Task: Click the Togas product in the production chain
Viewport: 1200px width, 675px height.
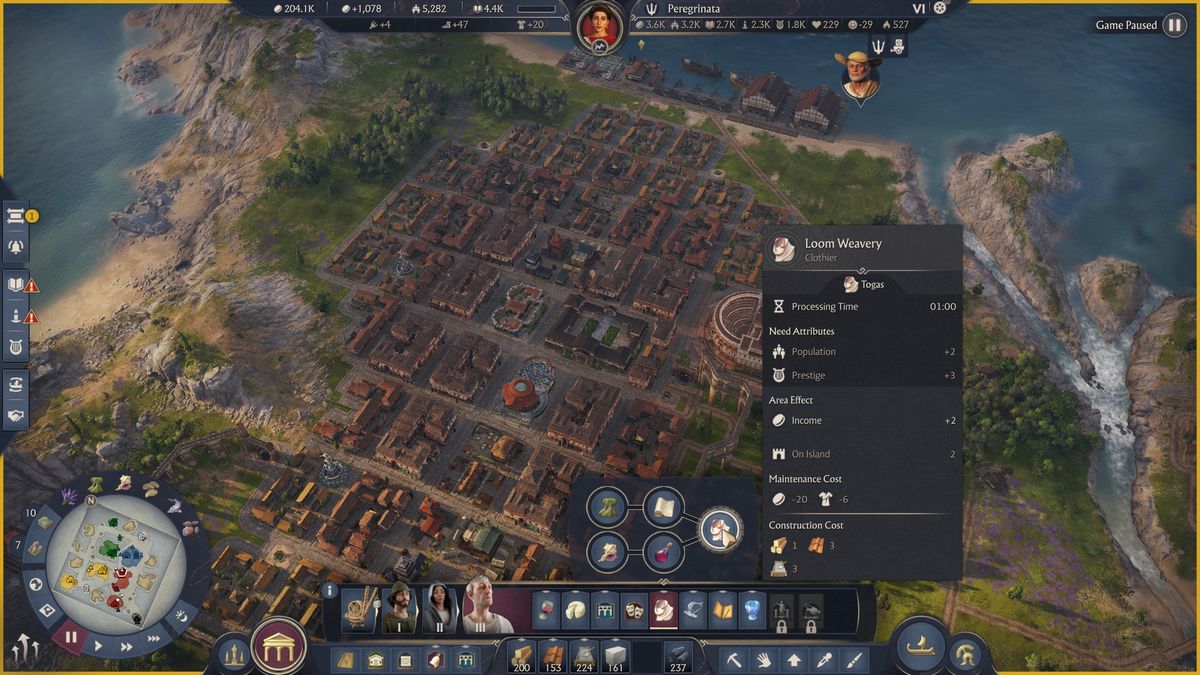Action: pos(719,529)
